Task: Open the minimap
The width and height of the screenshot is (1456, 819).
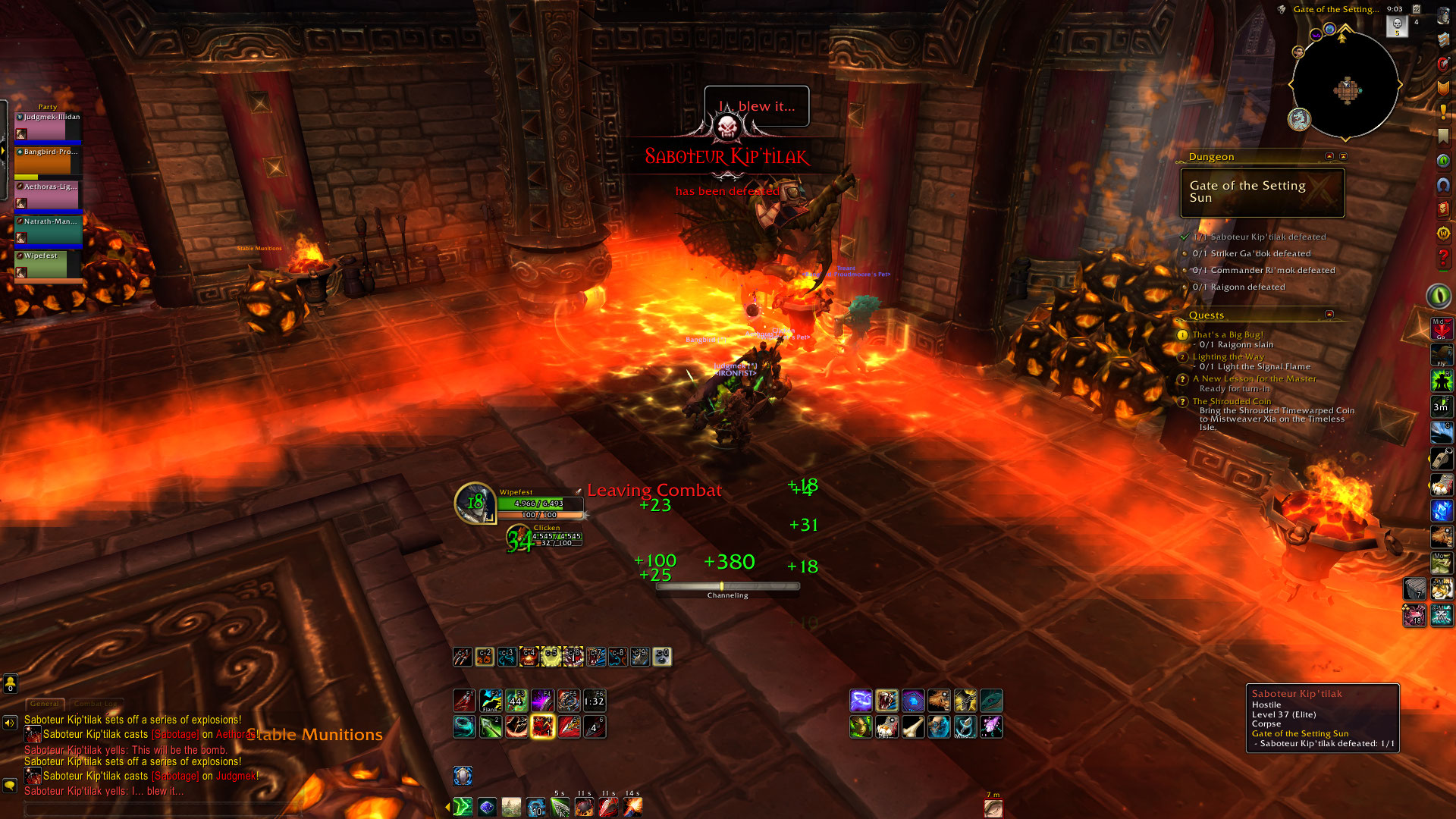Action: click(x=1345, y=86)
